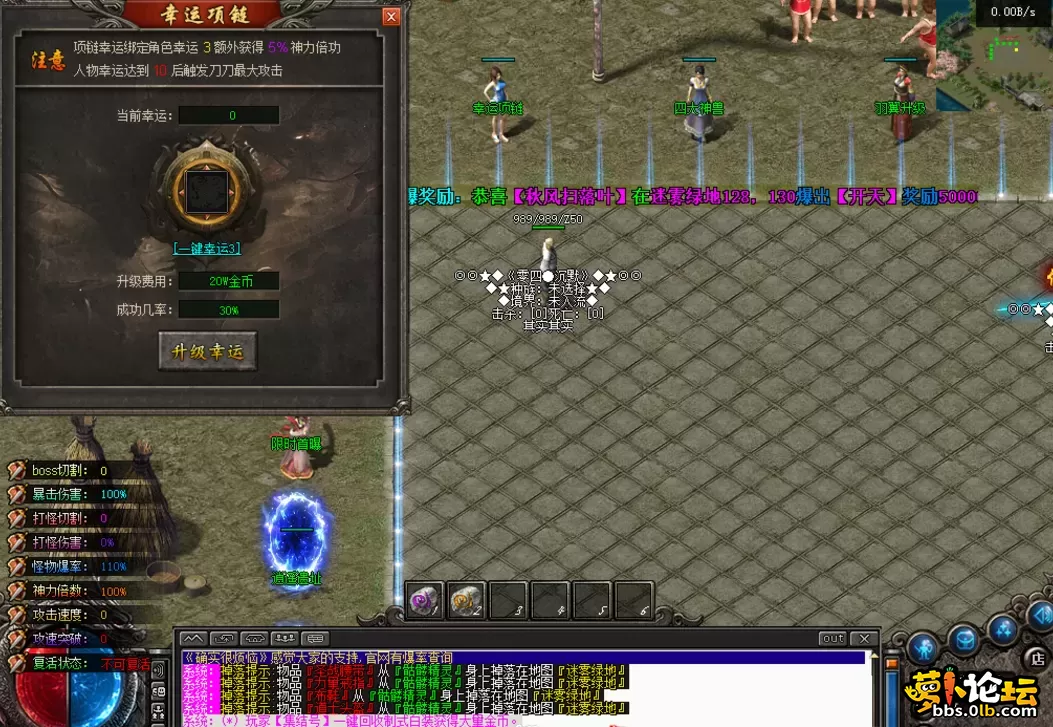
Task: Click the chat log message area
Action: click(520, 688)
